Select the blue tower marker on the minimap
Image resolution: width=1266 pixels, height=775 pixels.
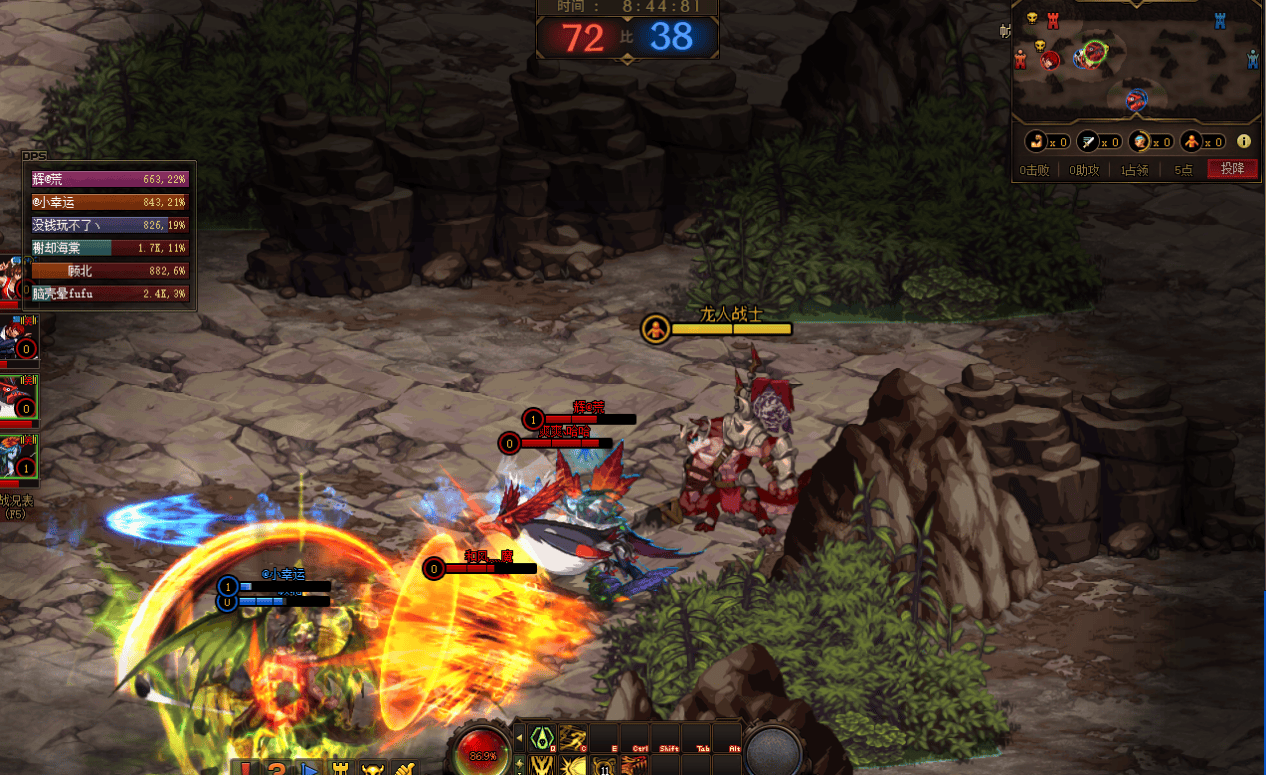coord(1220,20)
